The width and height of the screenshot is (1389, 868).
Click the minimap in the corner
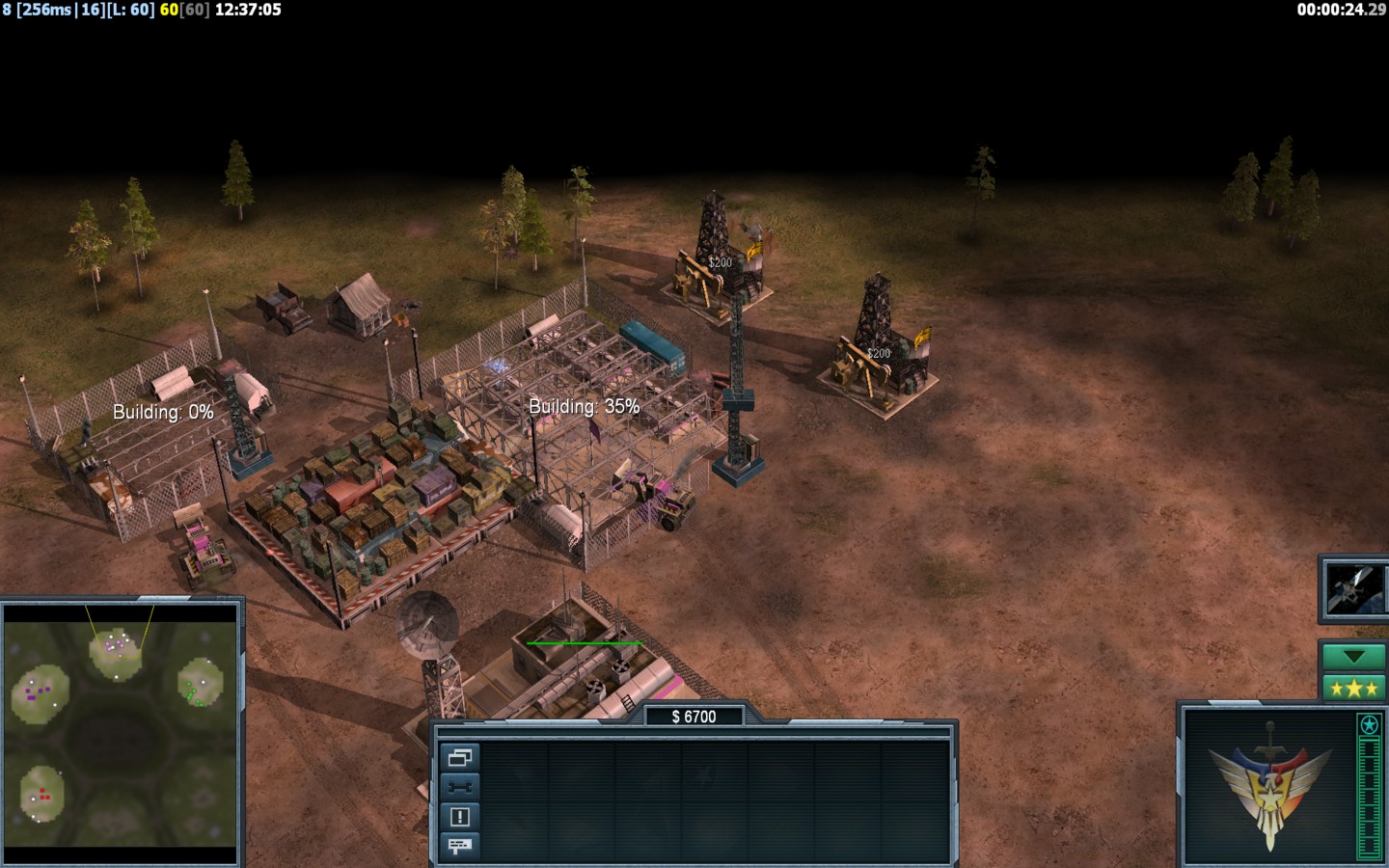point(122,733)
